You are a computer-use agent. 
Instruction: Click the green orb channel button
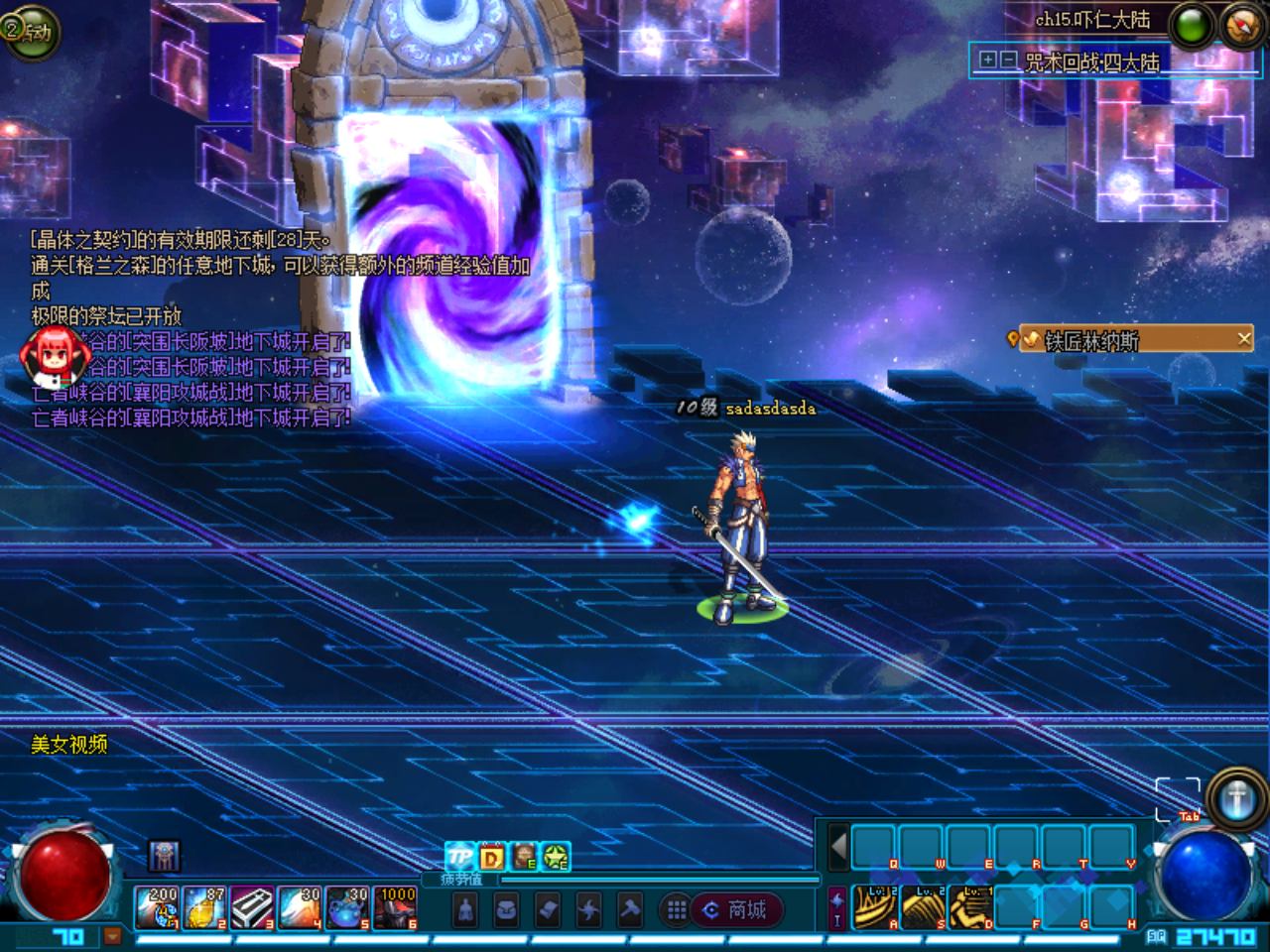coord(1192,26)
